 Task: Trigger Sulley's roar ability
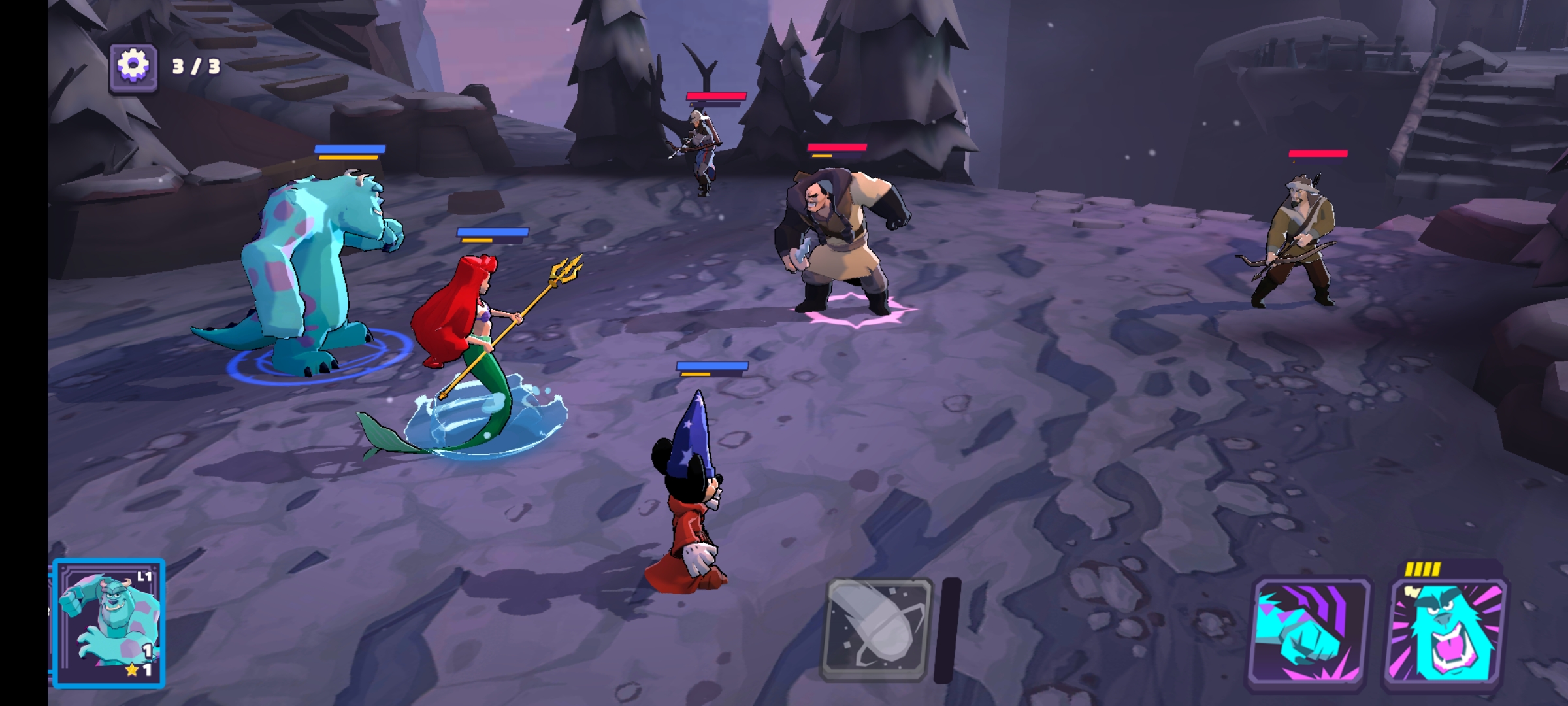[x=1446, y=633]
